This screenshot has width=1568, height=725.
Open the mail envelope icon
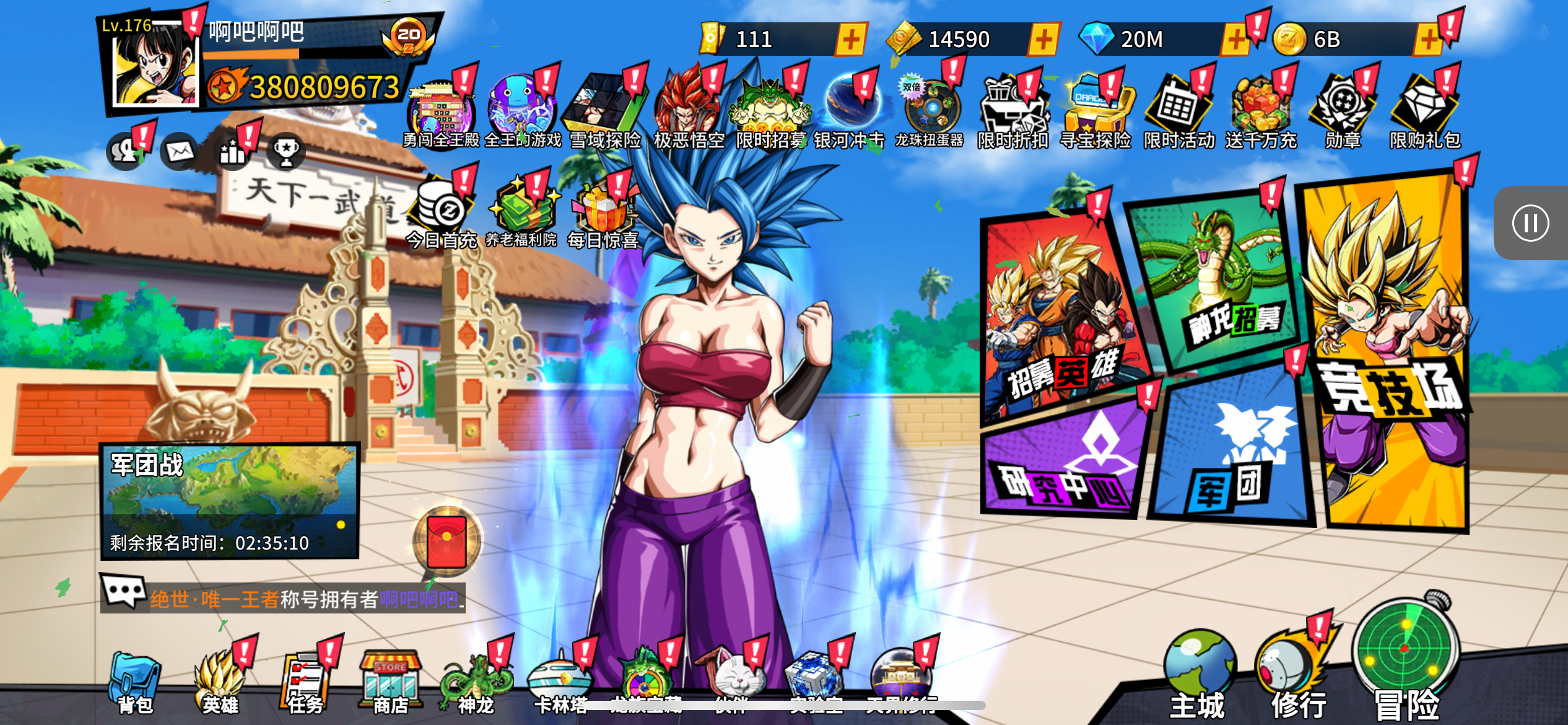180,151
